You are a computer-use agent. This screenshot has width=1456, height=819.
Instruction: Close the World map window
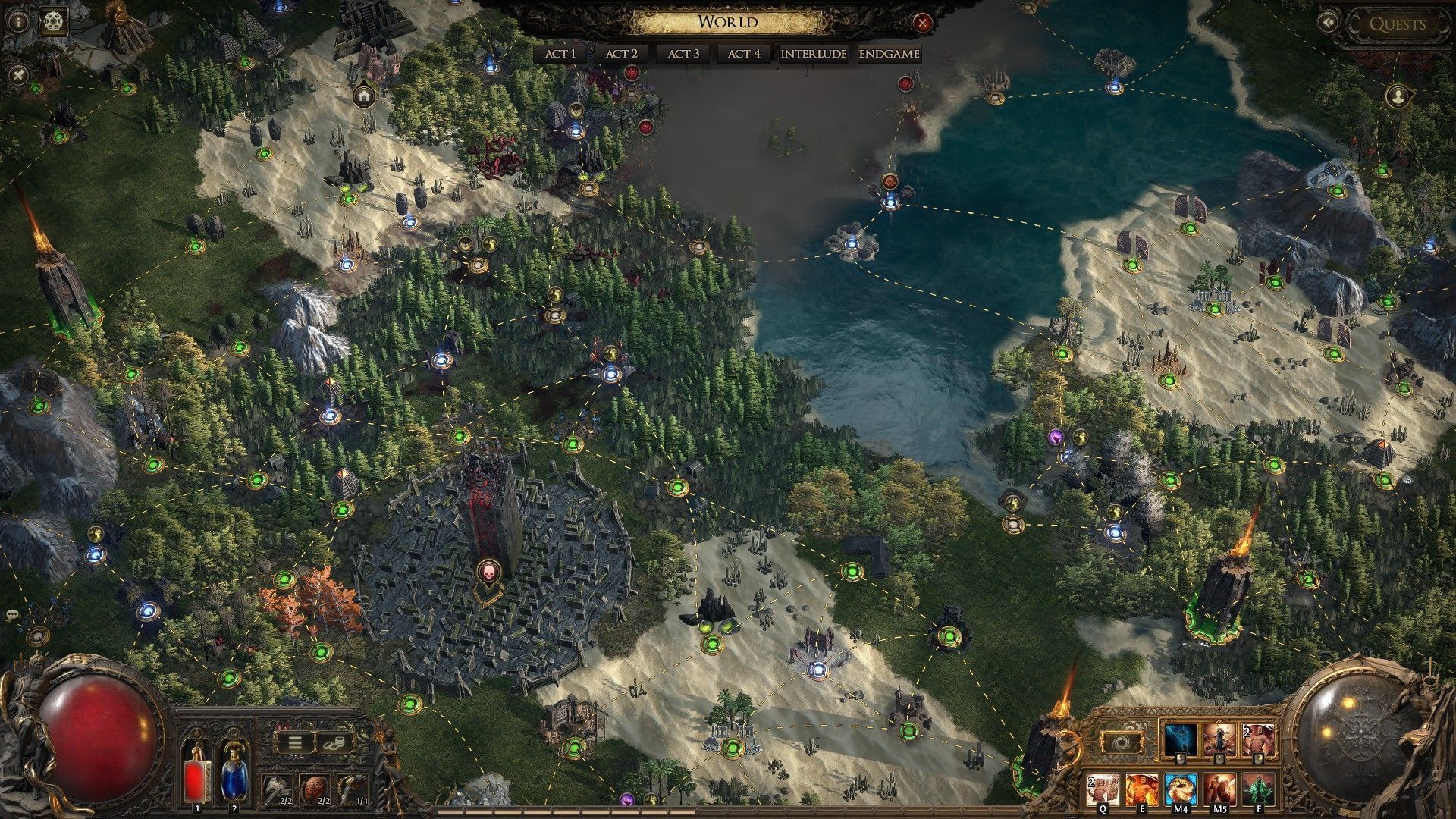922,24
